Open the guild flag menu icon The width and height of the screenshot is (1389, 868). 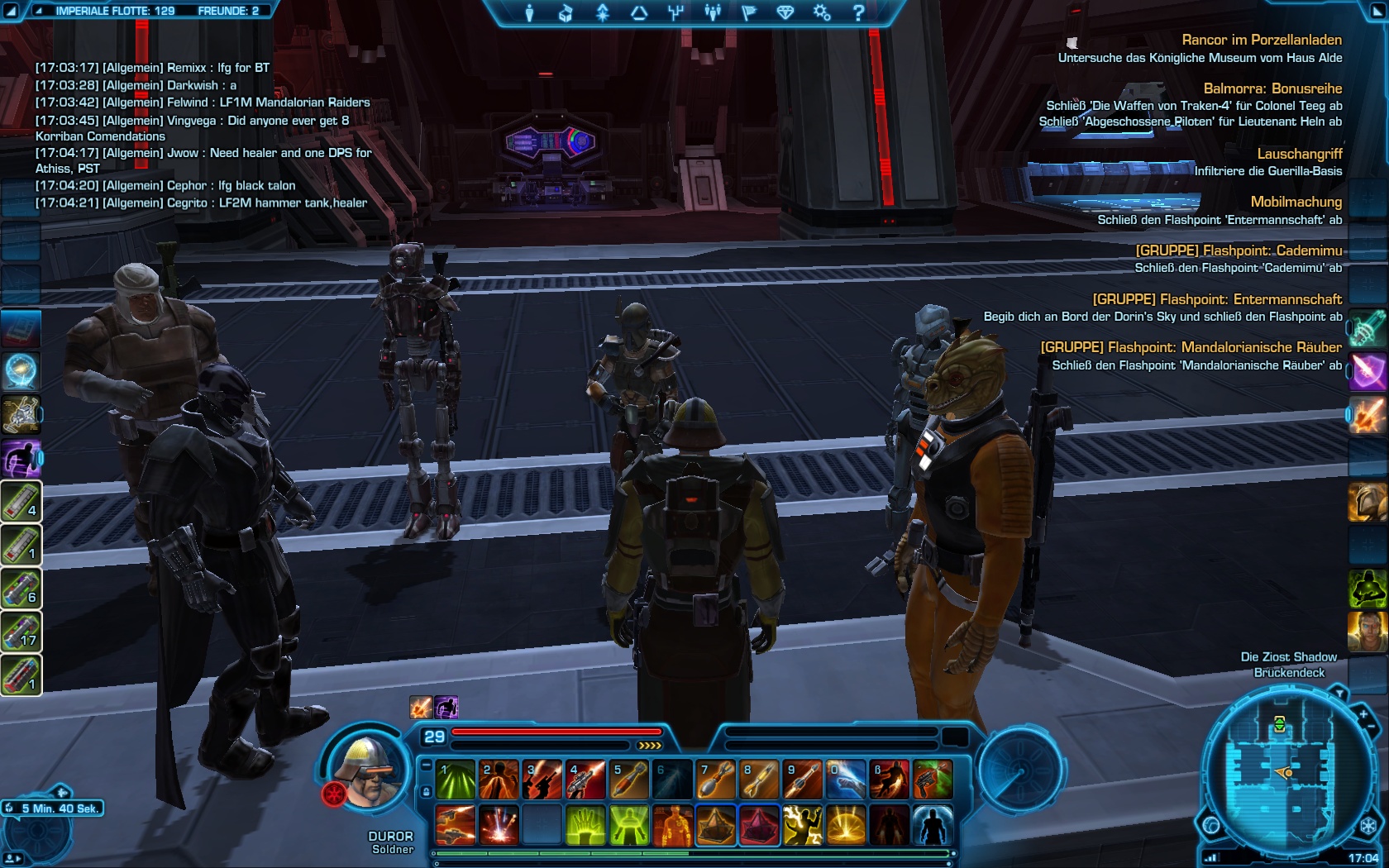click(749, 12)
